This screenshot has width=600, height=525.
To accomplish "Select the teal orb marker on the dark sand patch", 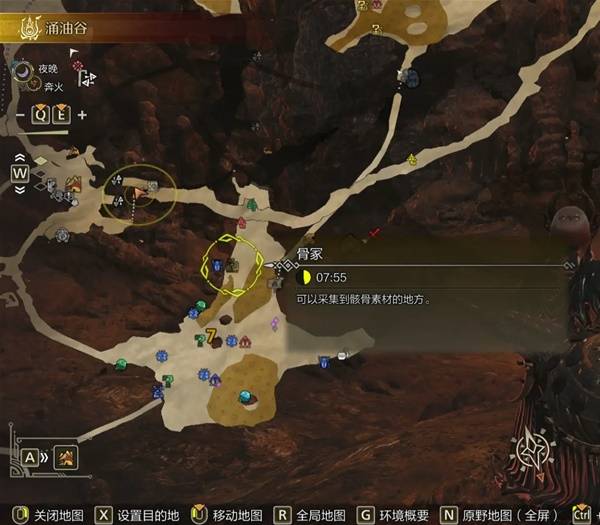I will [x=243, y=396].
